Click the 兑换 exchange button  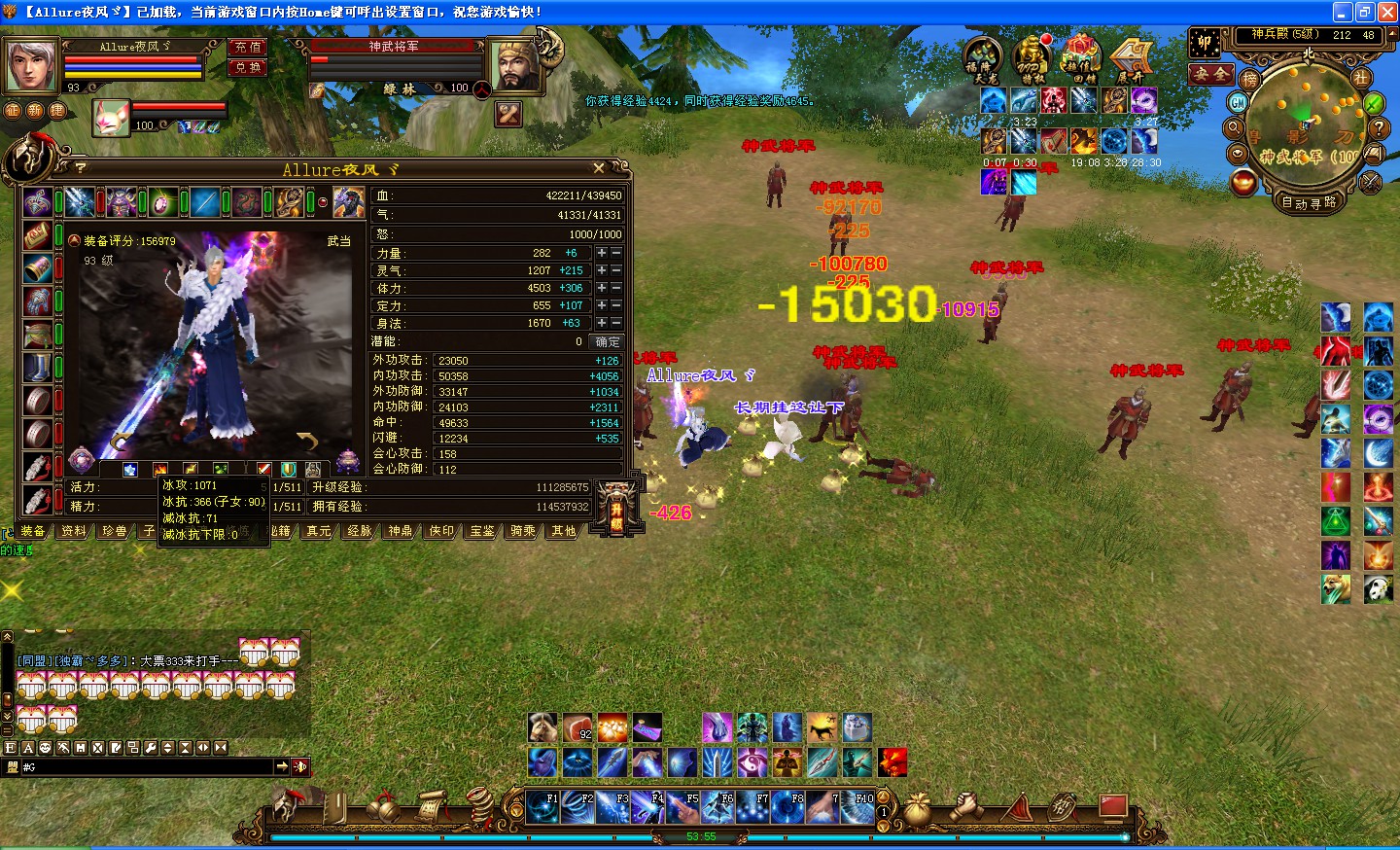point(248,67)
